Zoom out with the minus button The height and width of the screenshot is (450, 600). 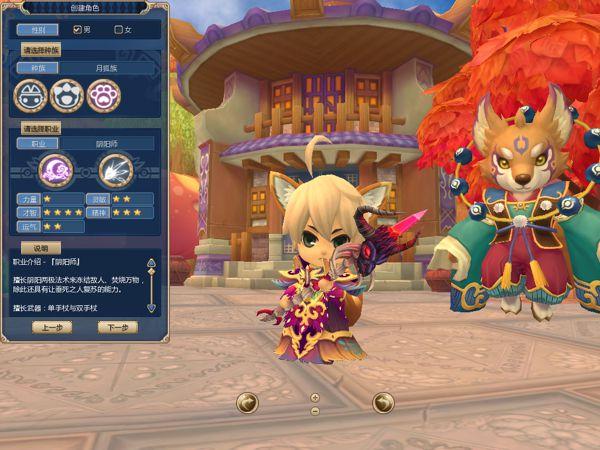pyautogui.click(x=315, y=410)
